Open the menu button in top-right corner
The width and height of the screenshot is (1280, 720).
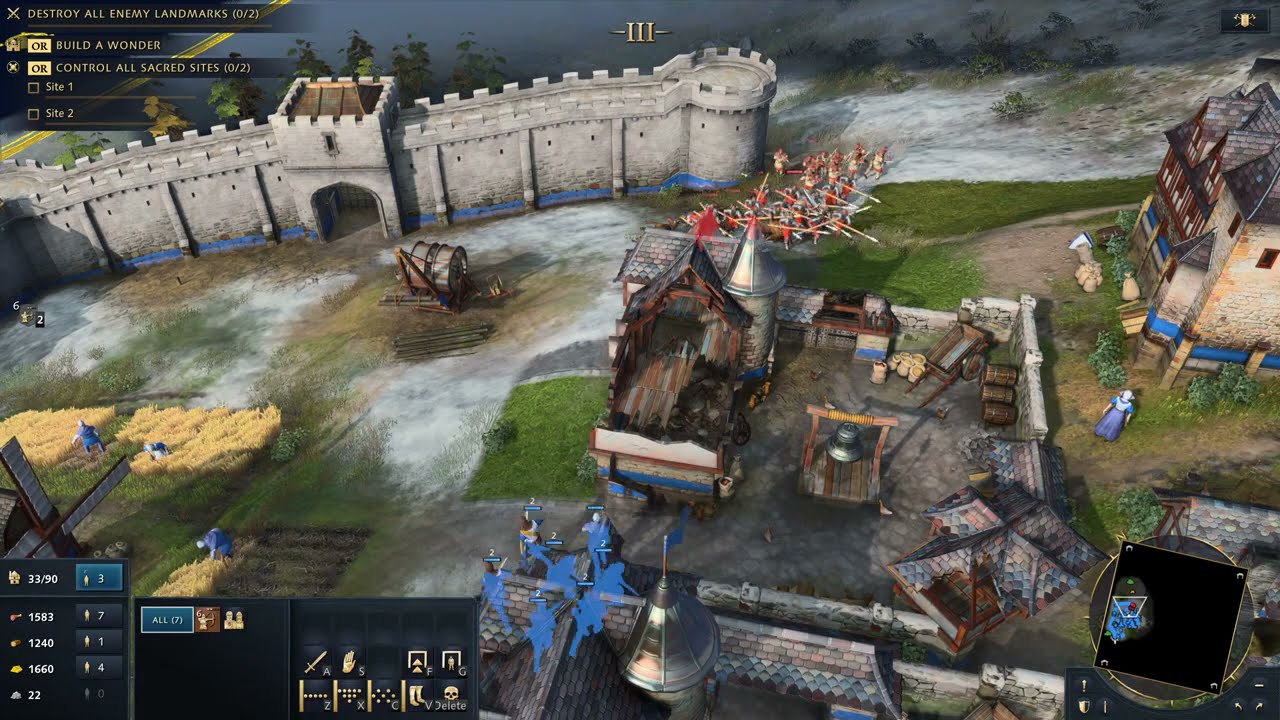pos(1245,20)
